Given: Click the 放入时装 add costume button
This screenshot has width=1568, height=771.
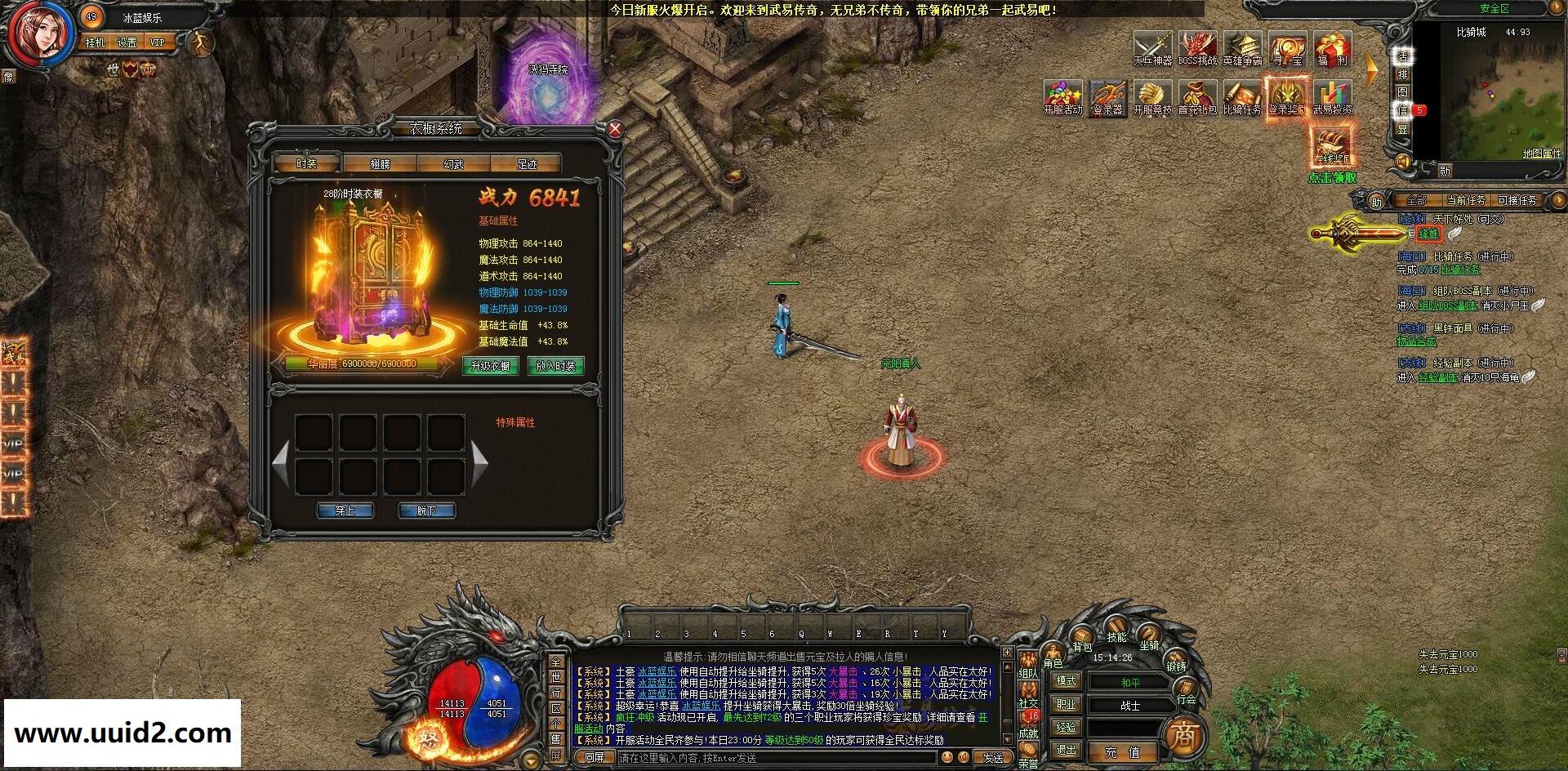Looking at the screenshot, I should [555, 366].
